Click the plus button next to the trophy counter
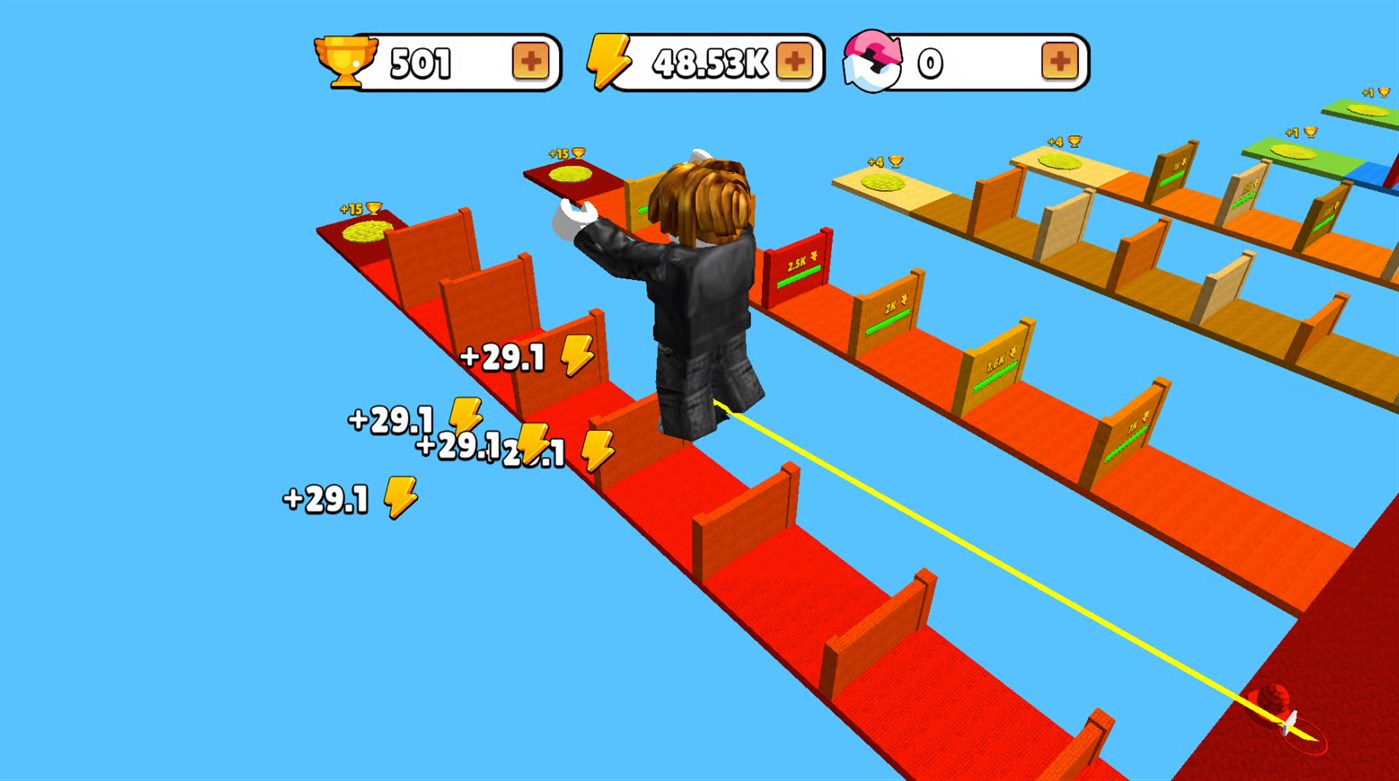Image resolution: width=1399 pixels, height=781 pixels. (531, 61)
